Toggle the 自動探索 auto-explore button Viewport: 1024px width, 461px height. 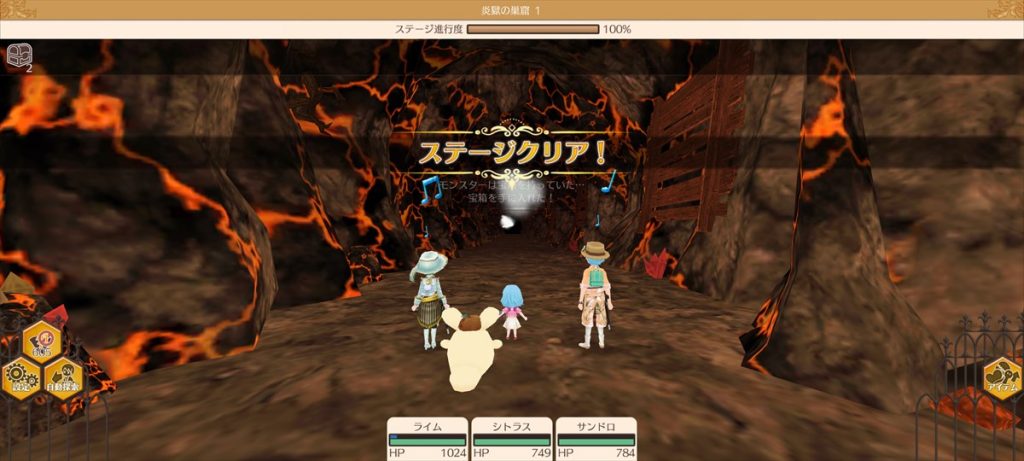pos(63,378)
